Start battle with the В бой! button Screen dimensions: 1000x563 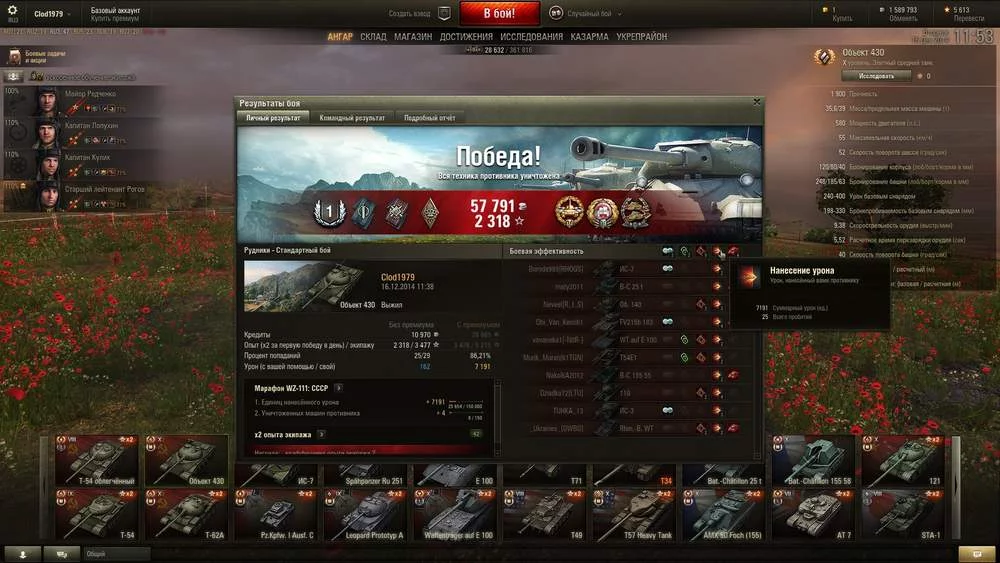(499, 14)
